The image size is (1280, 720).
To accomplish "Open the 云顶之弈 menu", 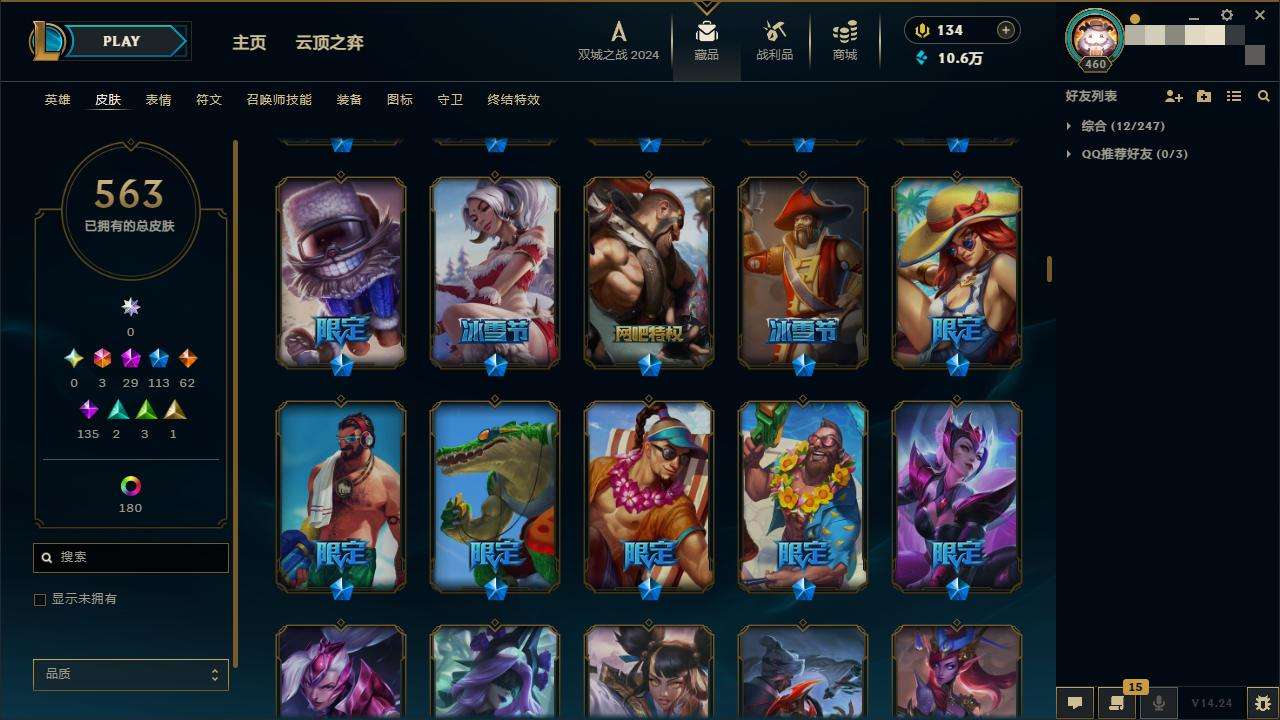I will (x=329, y=43).
